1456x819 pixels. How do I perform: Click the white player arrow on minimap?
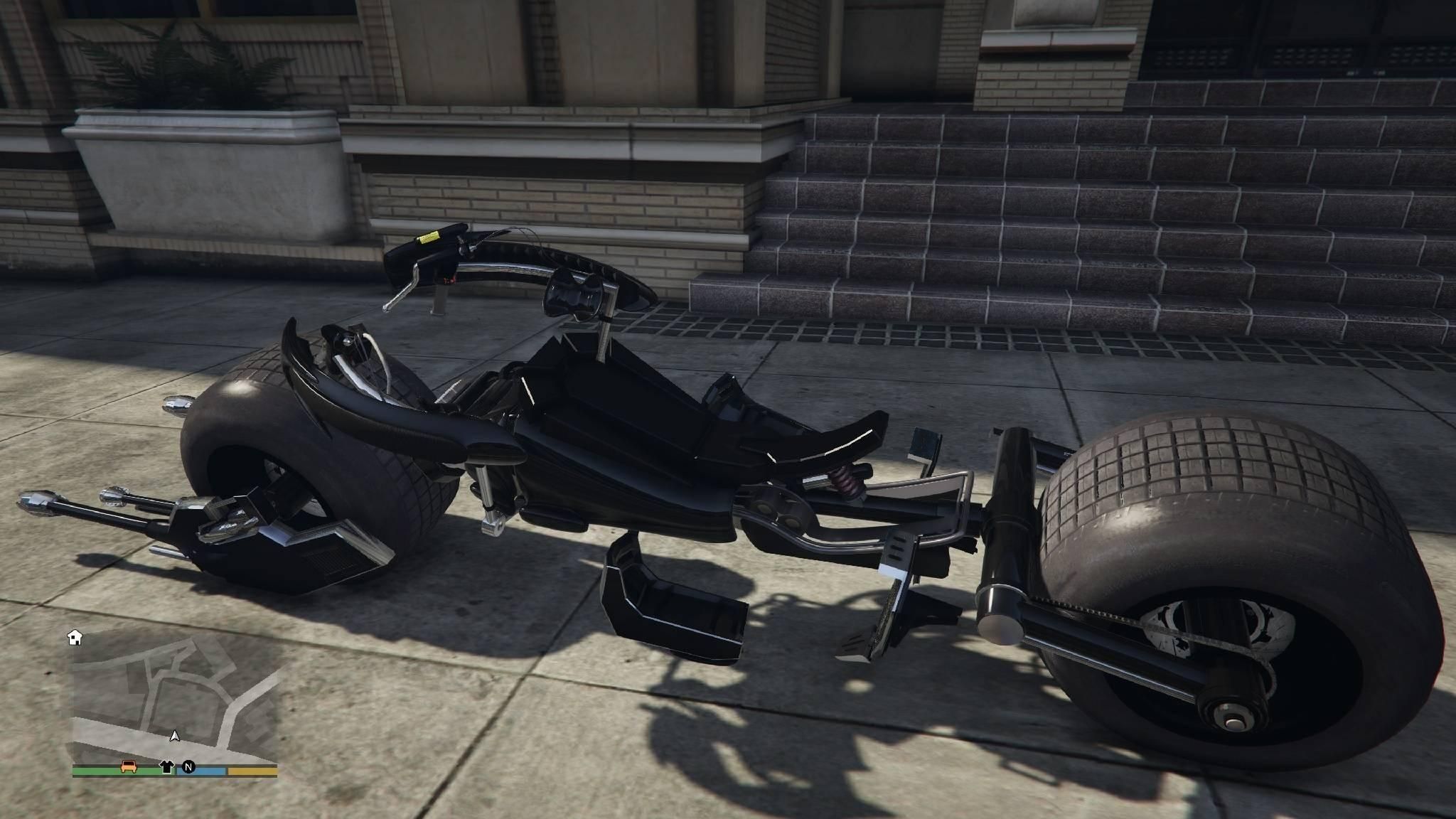click(175, 737)
